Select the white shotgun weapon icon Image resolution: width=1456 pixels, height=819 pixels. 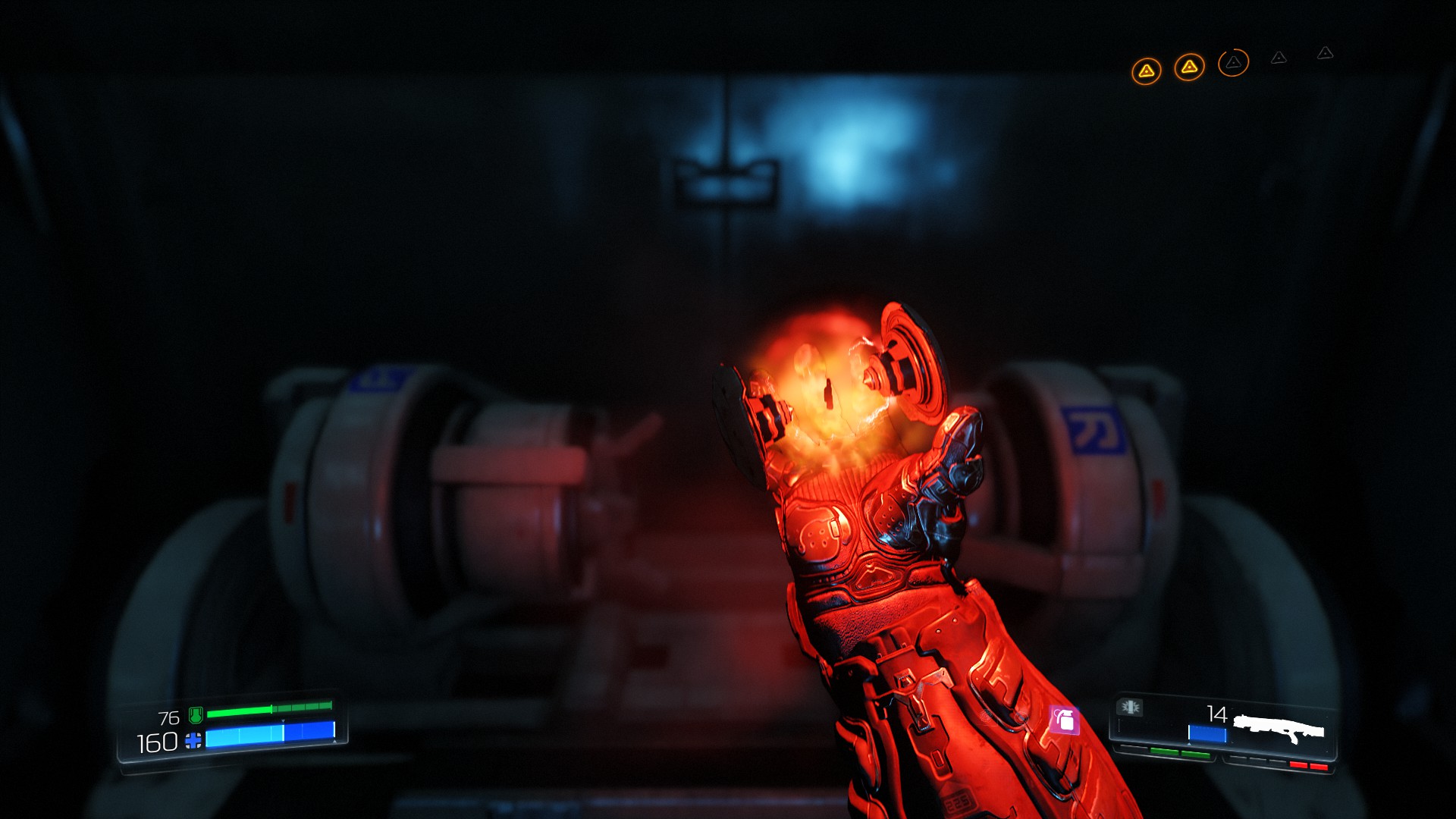1279,730
